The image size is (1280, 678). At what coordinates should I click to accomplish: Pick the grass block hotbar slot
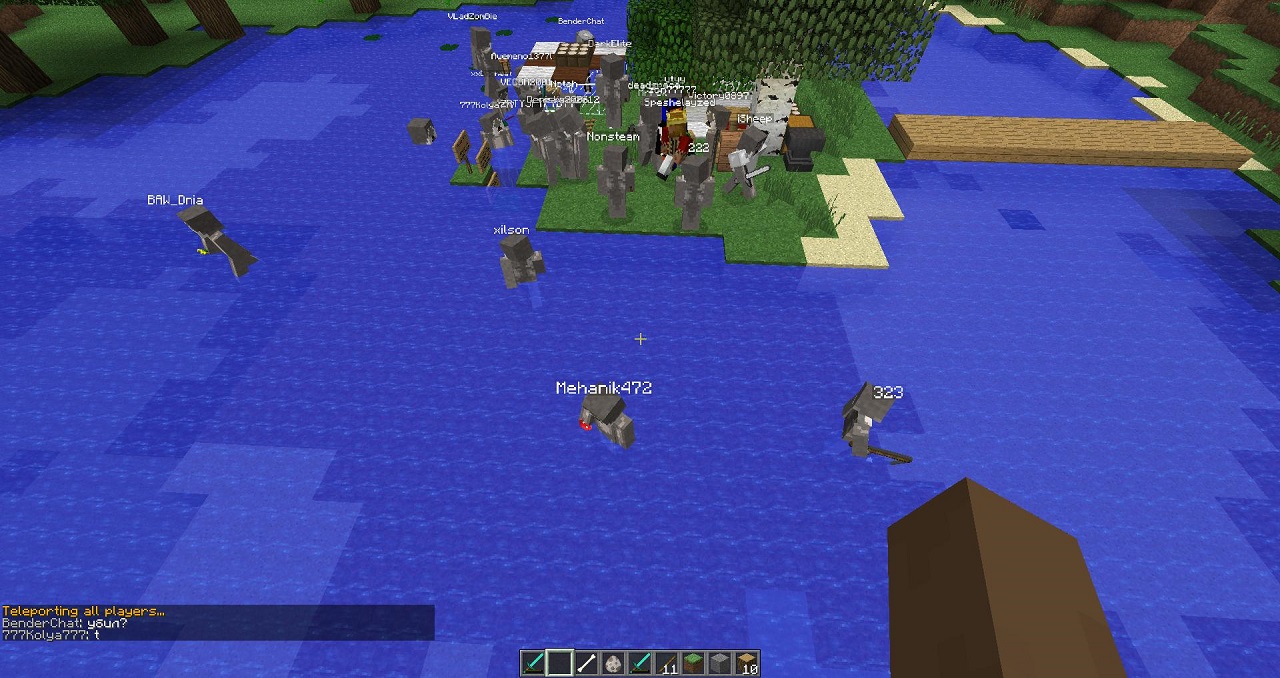pos(693,662)
